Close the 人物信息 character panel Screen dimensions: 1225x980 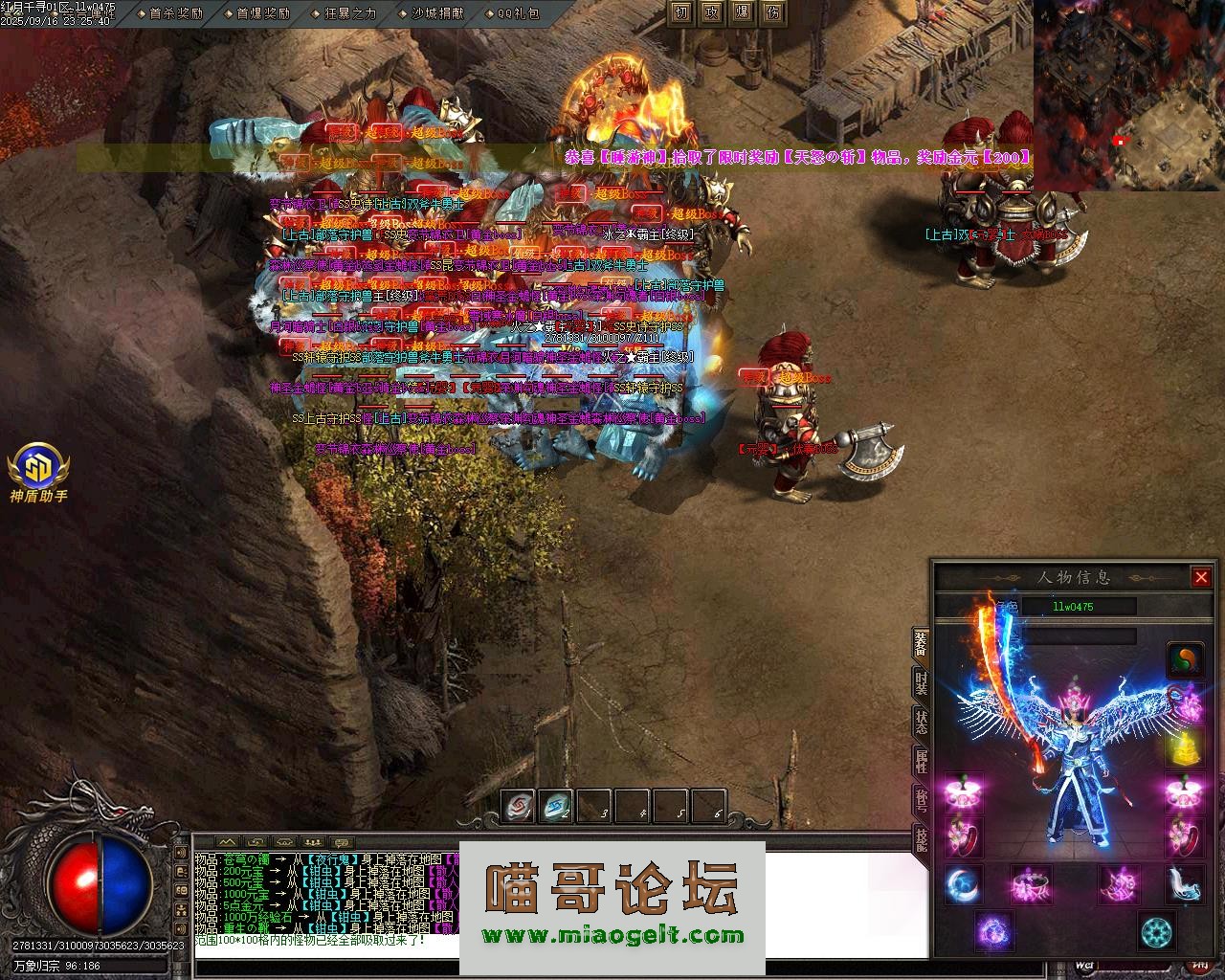(x=1201, y=577)
